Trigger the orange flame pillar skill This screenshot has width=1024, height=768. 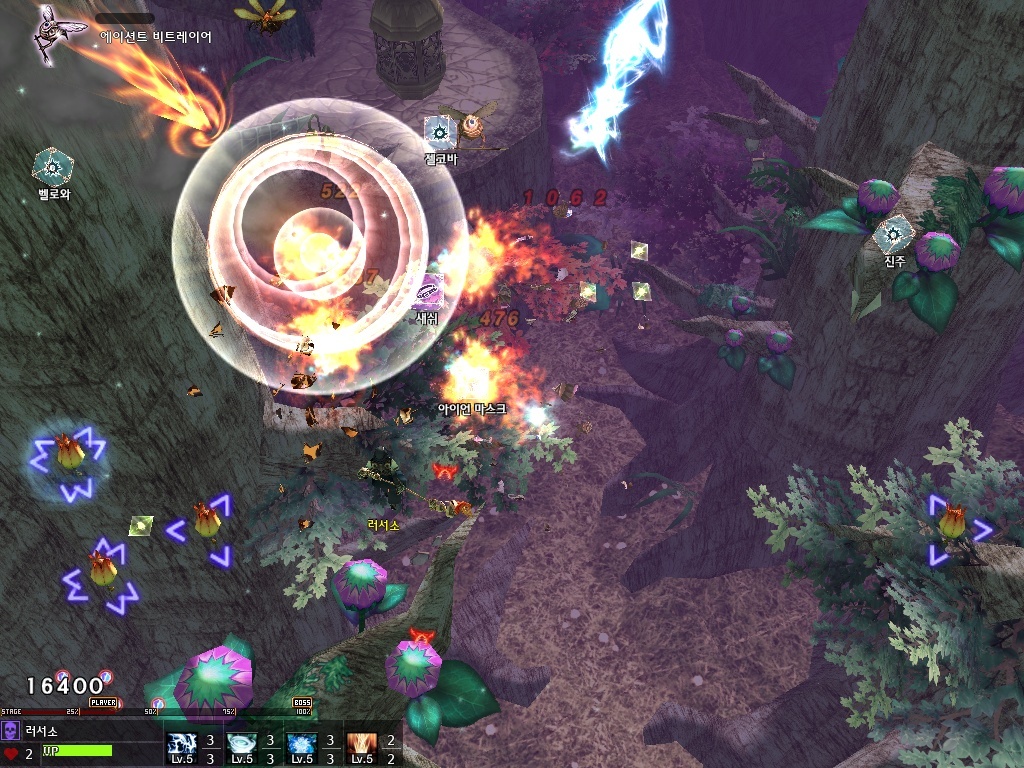(x=361, y=743)
